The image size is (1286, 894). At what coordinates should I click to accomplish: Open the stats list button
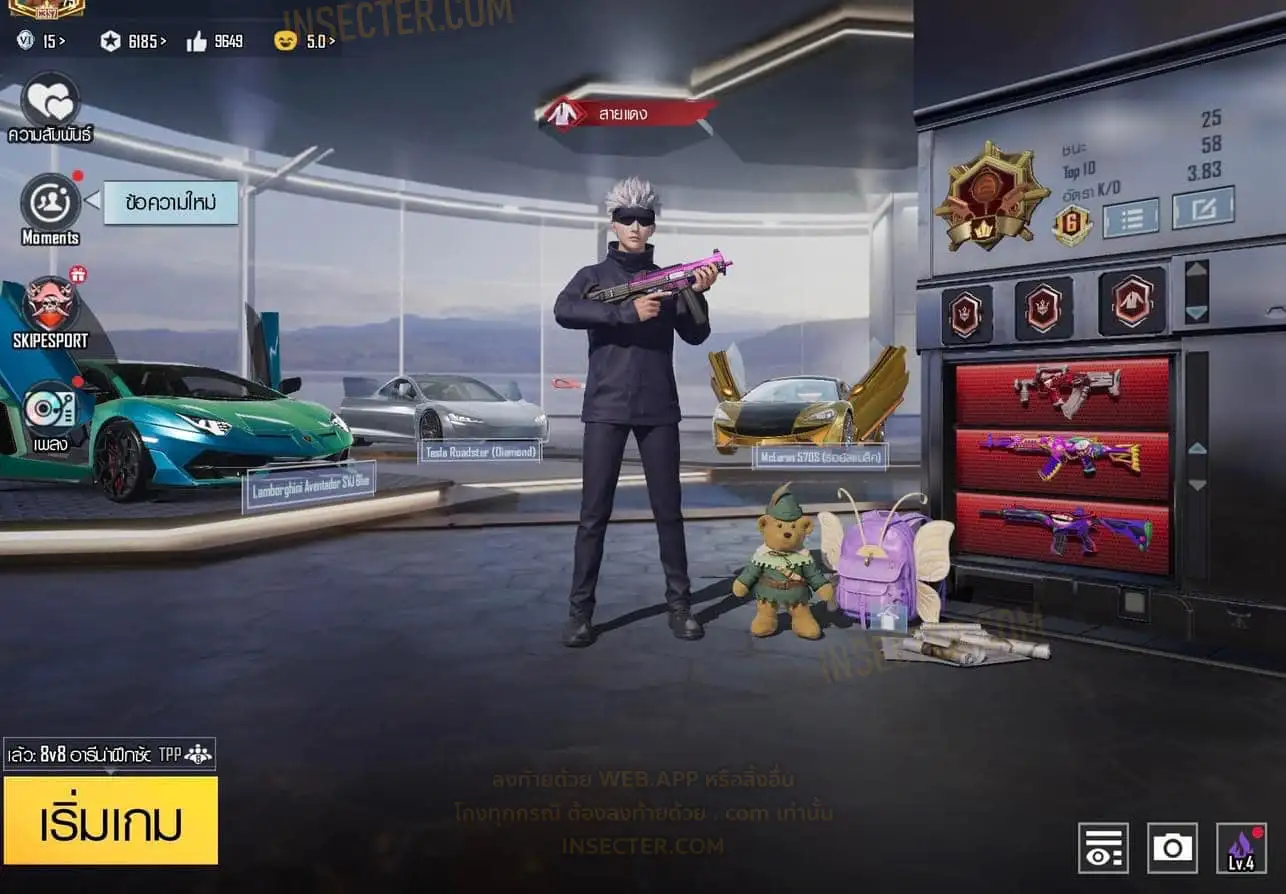pyautogui.click(x=1130, y=217)
